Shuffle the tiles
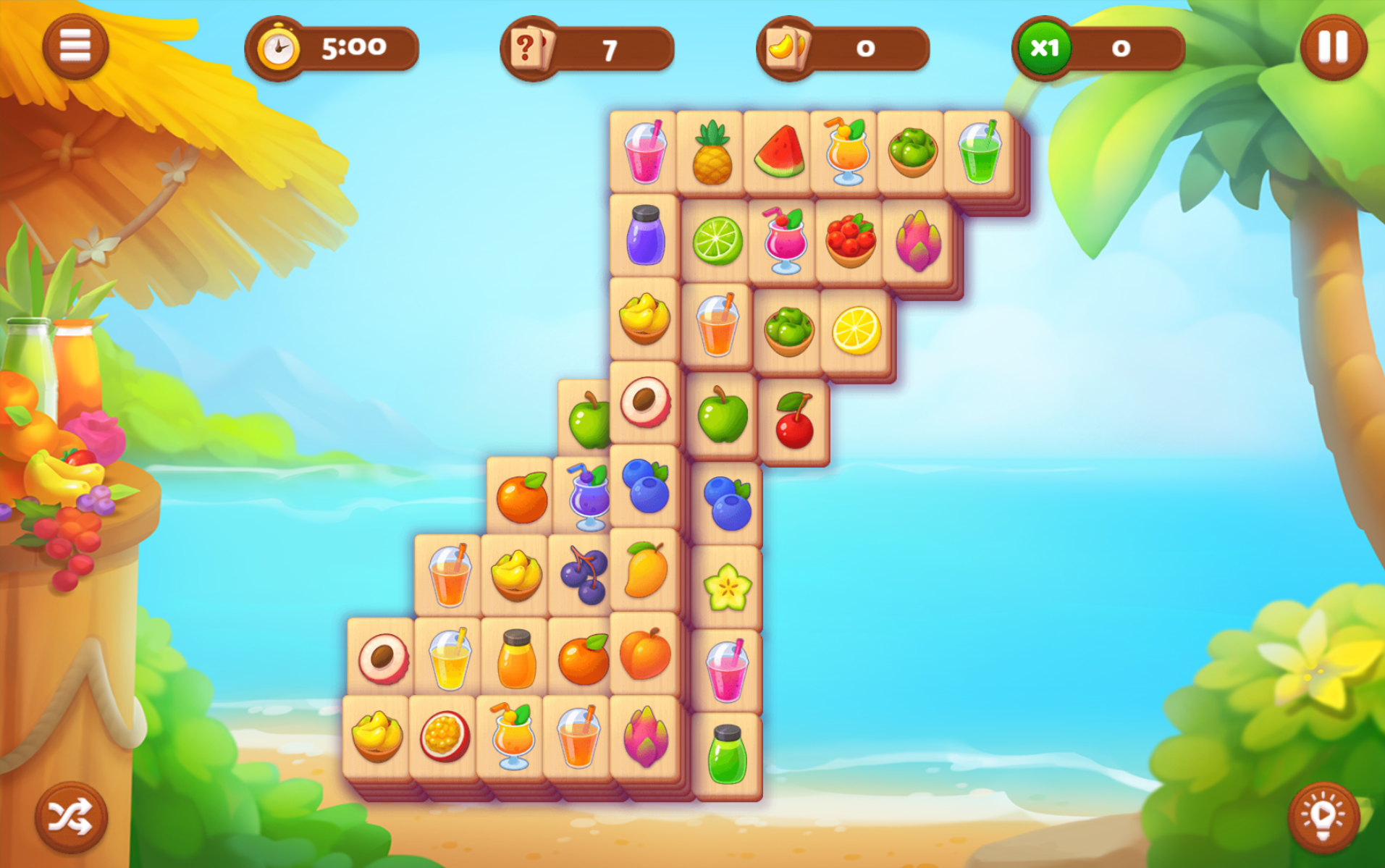Screen dimensions: 1385x868 pos(70,817)
